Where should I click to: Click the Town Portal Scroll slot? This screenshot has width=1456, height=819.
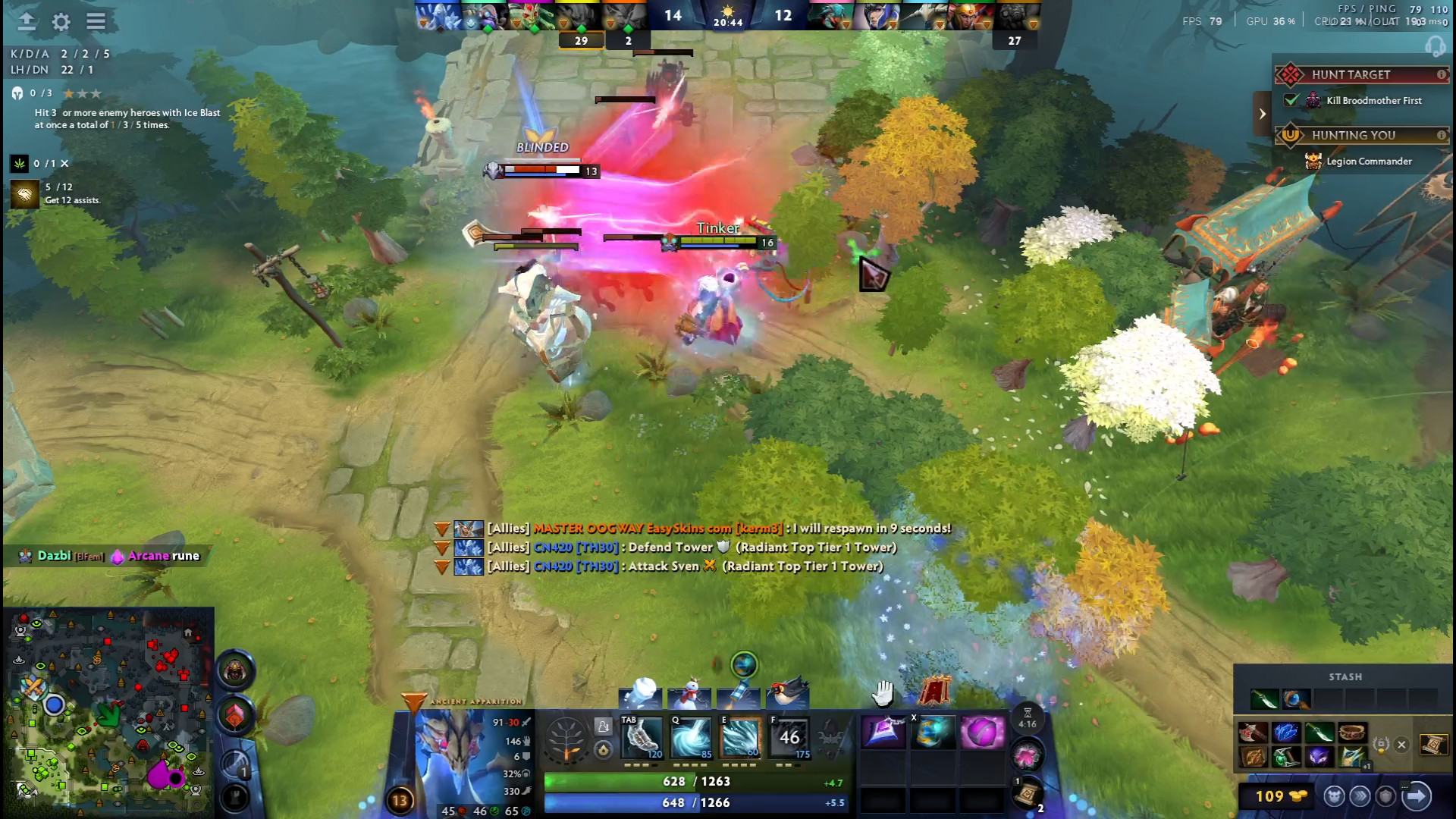tap(1027, 794)
